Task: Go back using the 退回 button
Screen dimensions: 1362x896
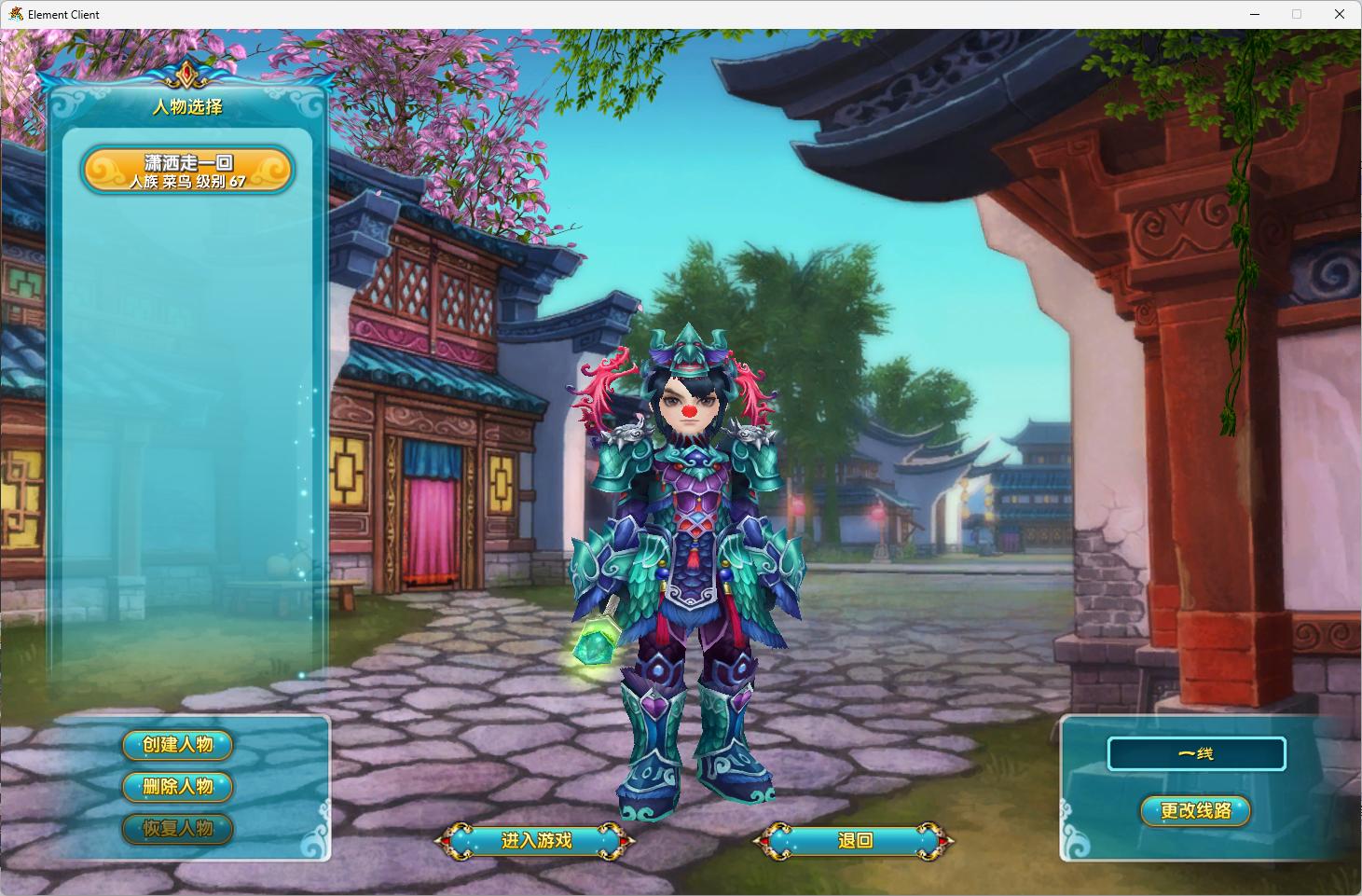Action: tap(854, 841)
